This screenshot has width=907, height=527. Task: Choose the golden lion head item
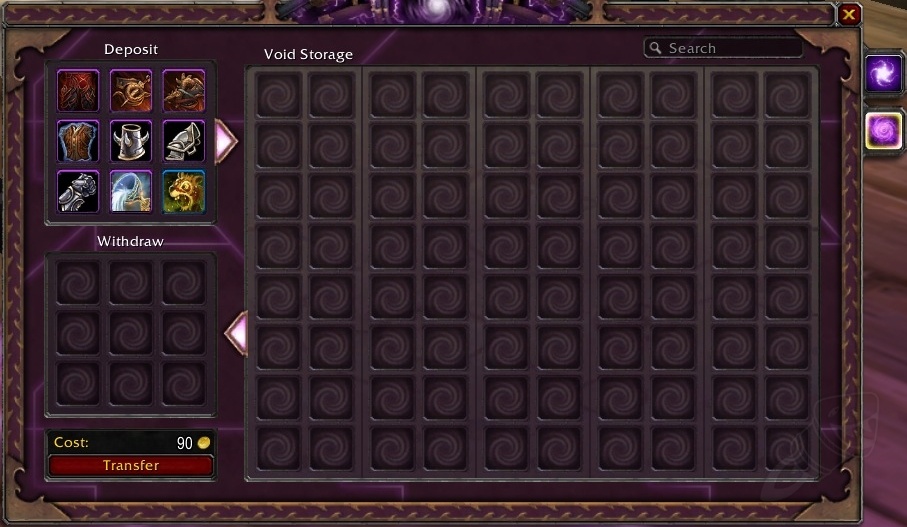pyautogui.click(x=184, y=192)
